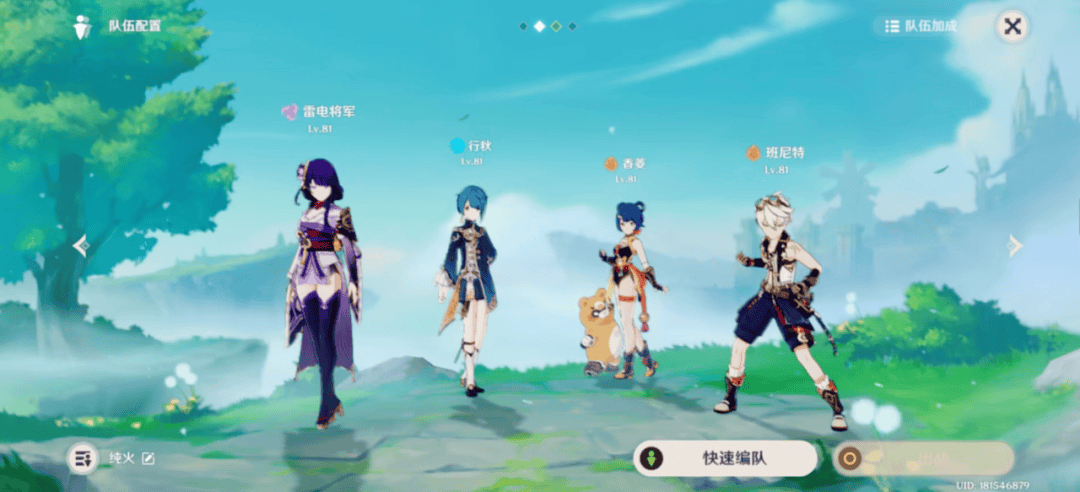Close the party setup screen

(1012, 27)
